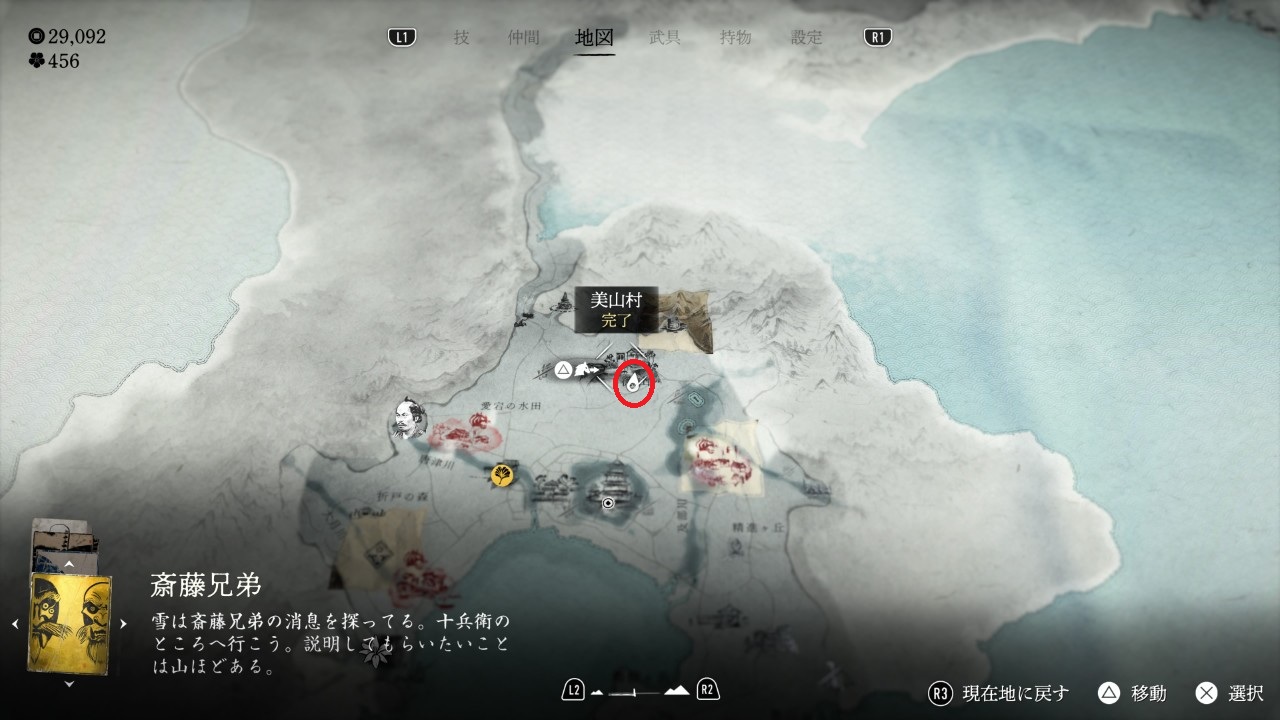Select the 地図 (Map) tab
This screenshot has width=1280, height=720.
(x=594, y=38)
